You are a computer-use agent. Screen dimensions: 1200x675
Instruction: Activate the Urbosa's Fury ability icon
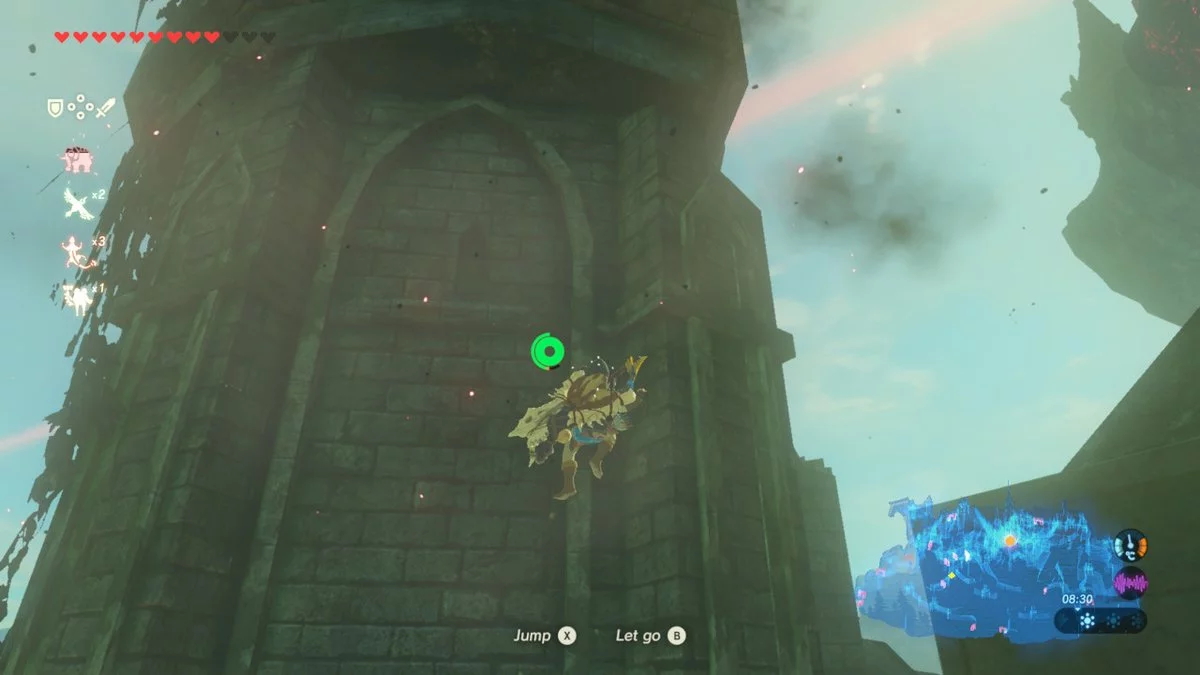76,297
